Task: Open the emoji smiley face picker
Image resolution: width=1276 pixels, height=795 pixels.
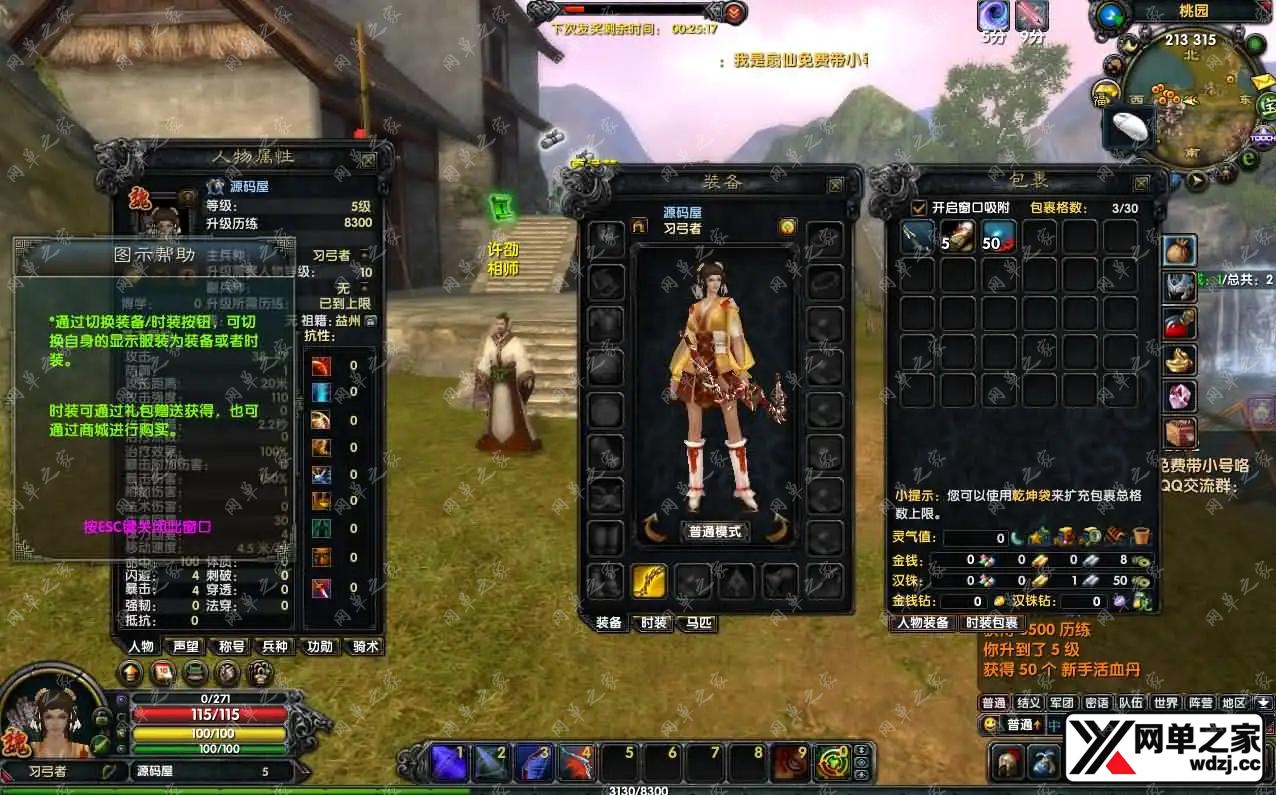Action: pyautogui.click(x=990, y=724)
